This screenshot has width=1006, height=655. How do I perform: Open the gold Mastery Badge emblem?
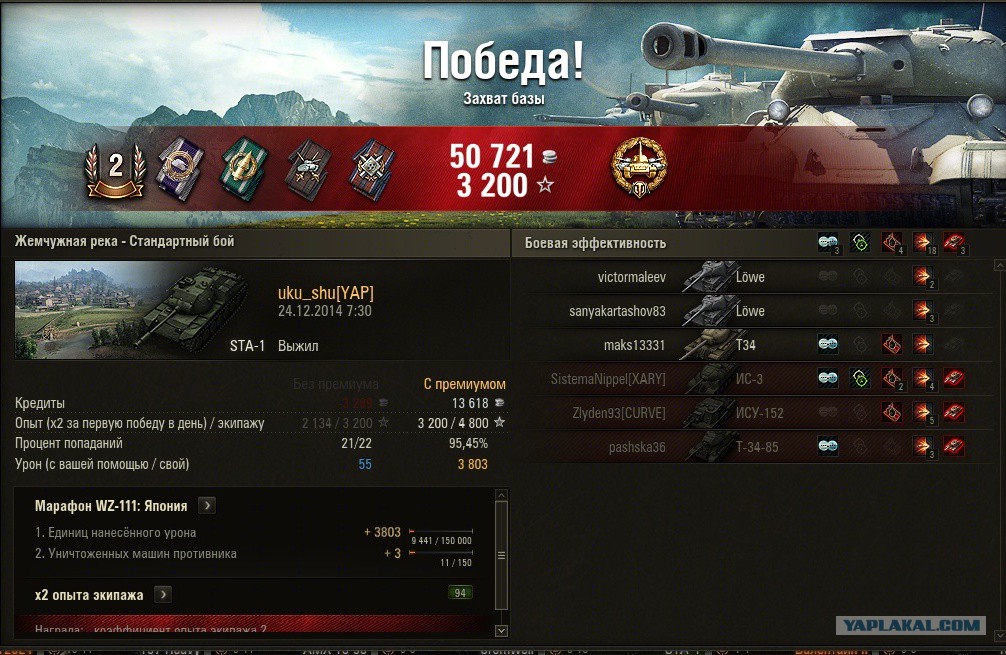pos(639,167)
